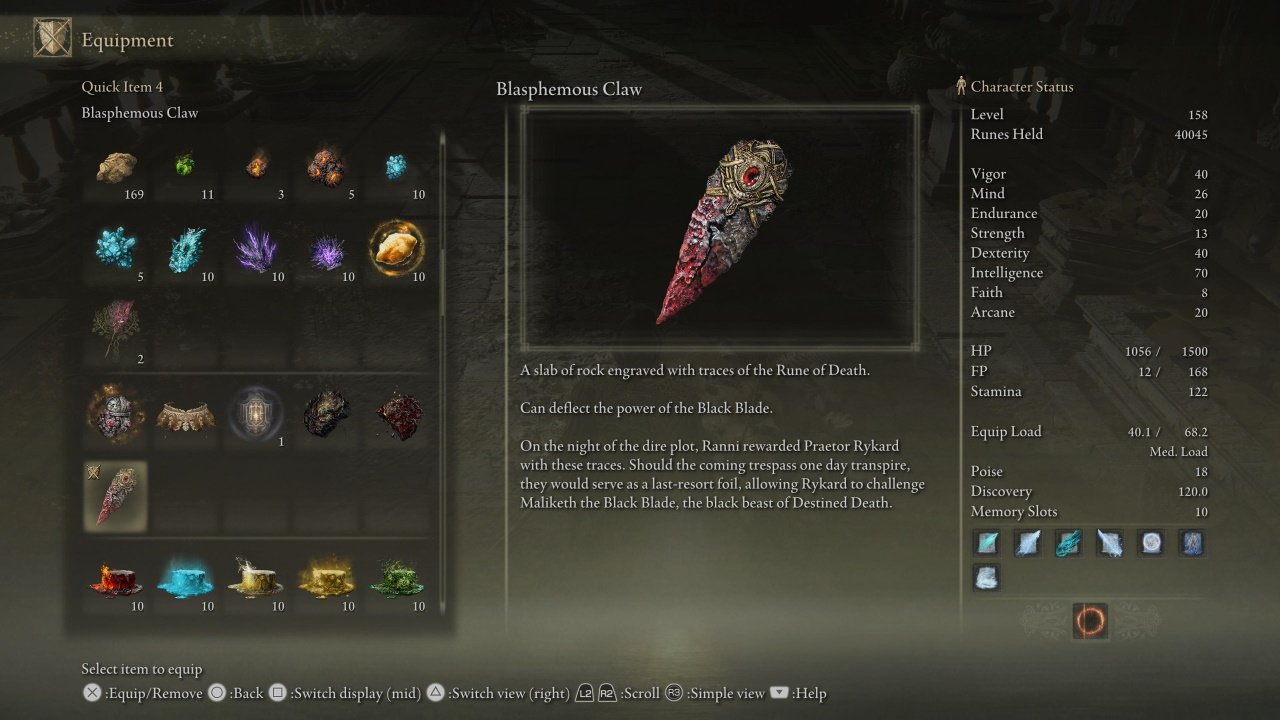Image resolution: width=1280 pixels, height=720 pixels.
Task: Pick the golden glowing amber item
Action: (x=397, y=246)
